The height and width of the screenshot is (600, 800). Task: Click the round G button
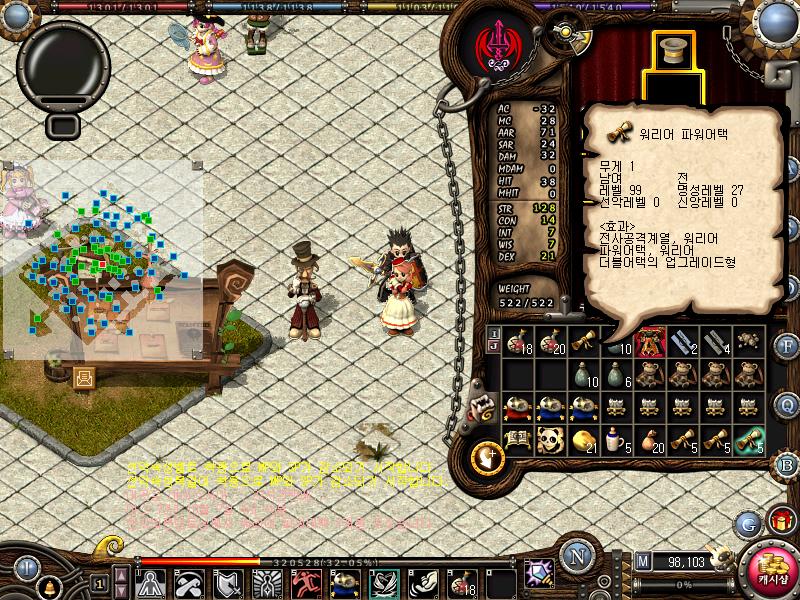pyautogui.click(x=747, y=523)
